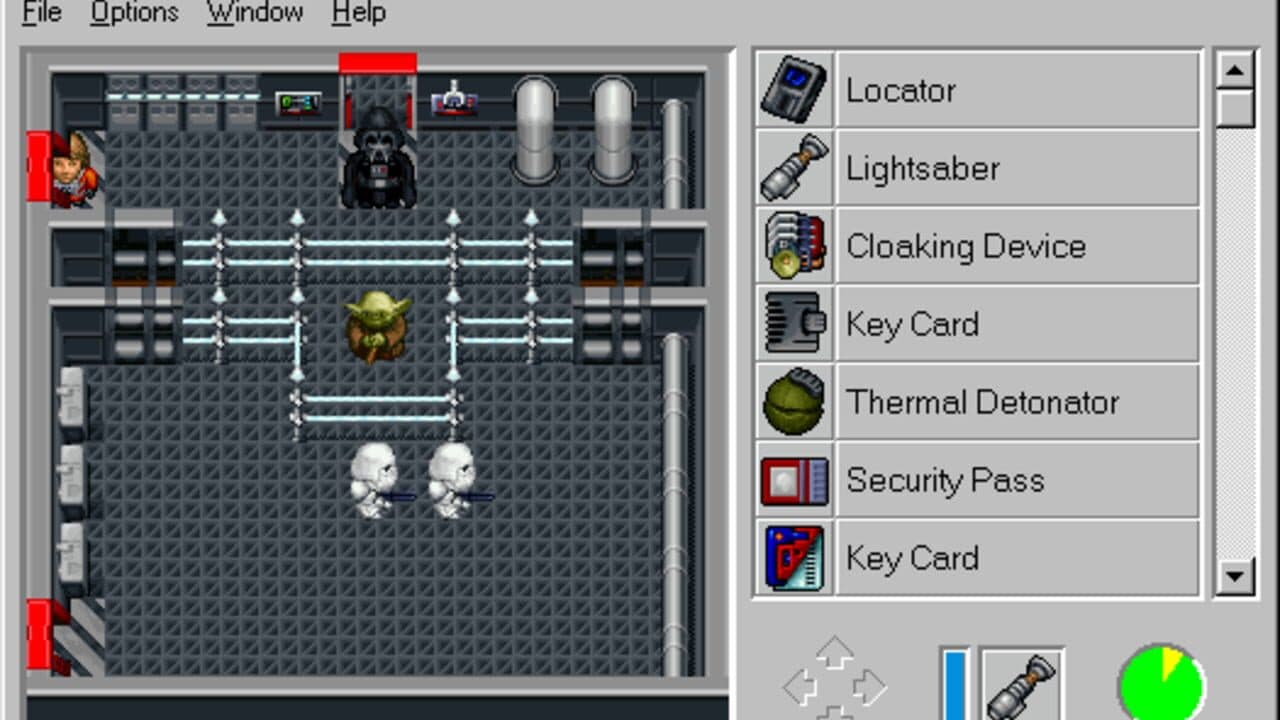The width and height of the screenshot is (1280, 720).
Task: Select the bottom Key Card icon
Action: point(793,558)
